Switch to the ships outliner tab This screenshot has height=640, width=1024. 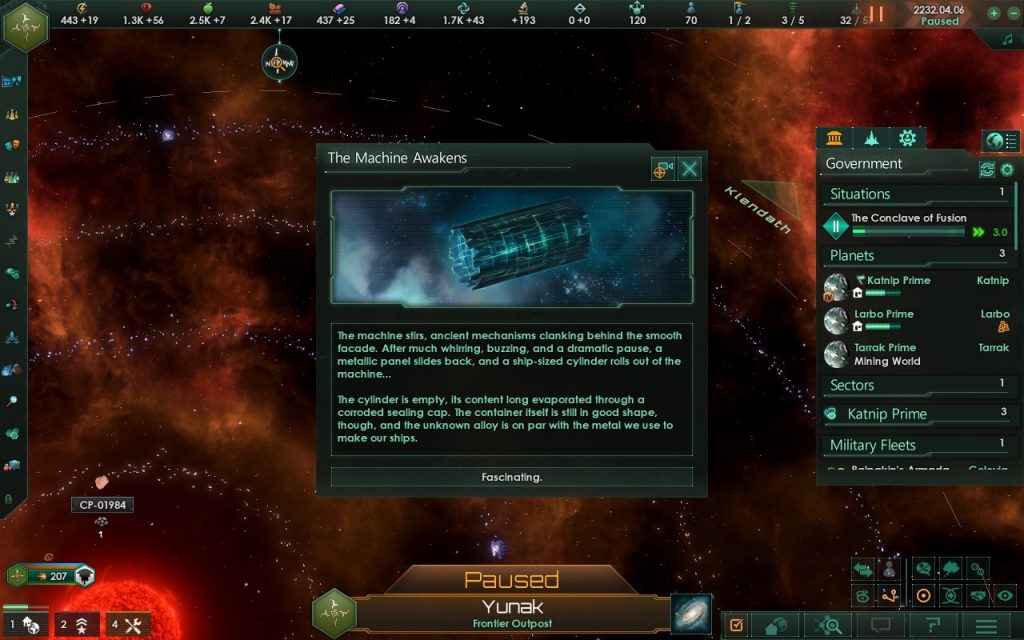click(x=871, y=138)
